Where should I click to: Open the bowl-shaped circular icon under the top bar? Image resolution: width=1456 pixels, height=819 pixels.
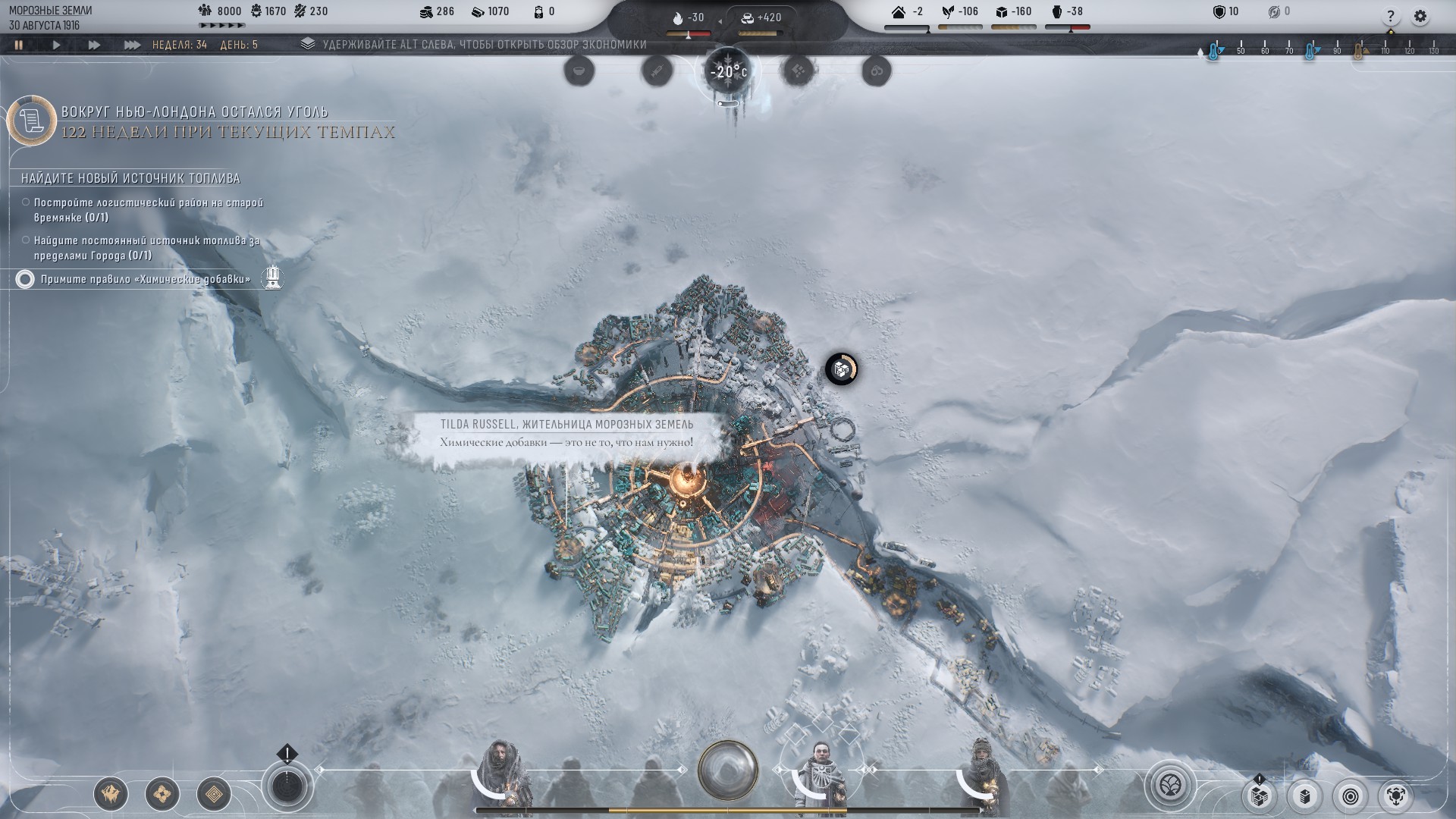[579, 71]
